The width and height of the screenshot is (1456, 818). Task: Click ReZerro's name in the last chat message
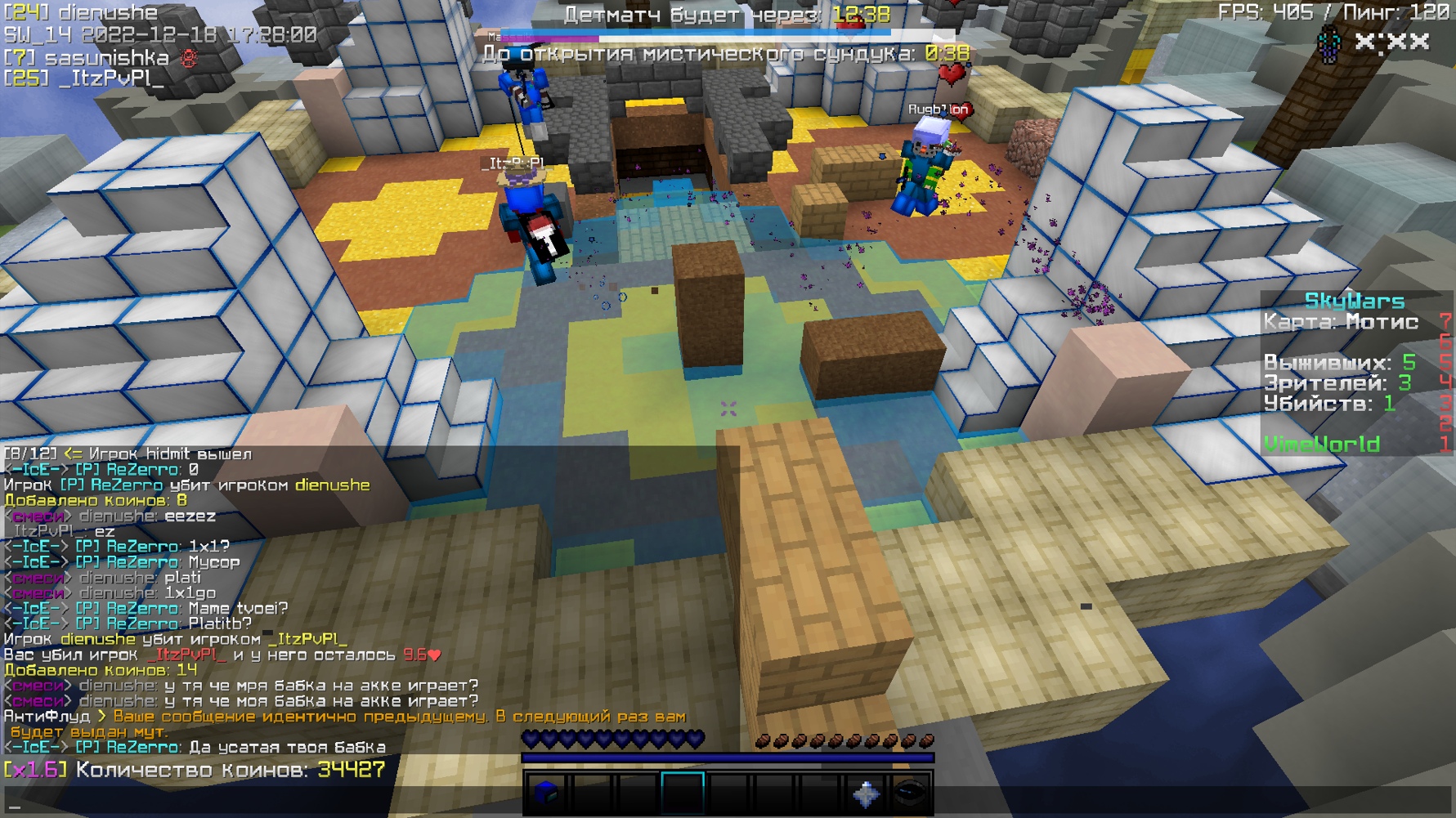142,748
